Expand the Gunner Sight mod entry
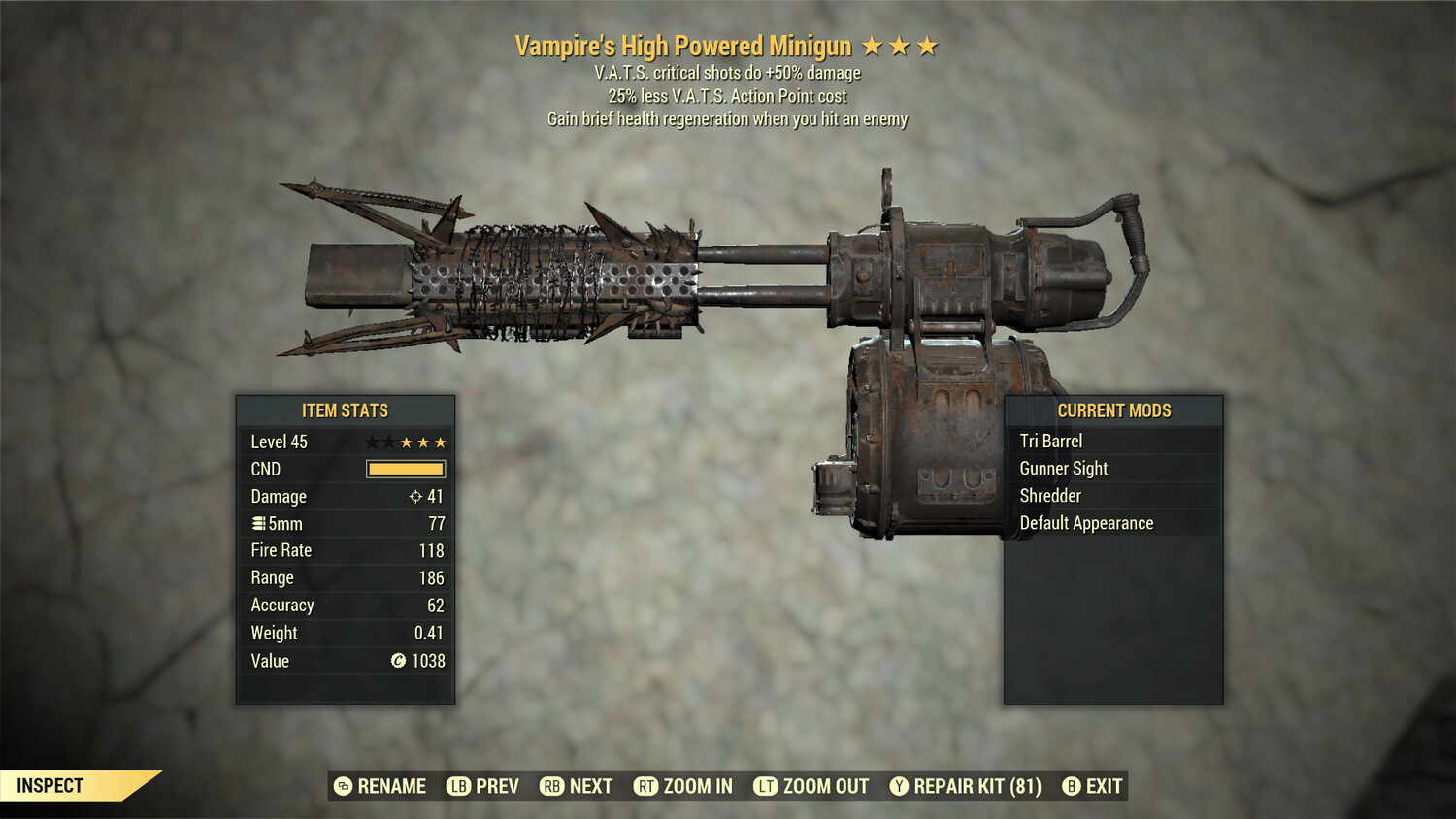The width and height of the screenshot is (1456, 819). (1063, 468)
